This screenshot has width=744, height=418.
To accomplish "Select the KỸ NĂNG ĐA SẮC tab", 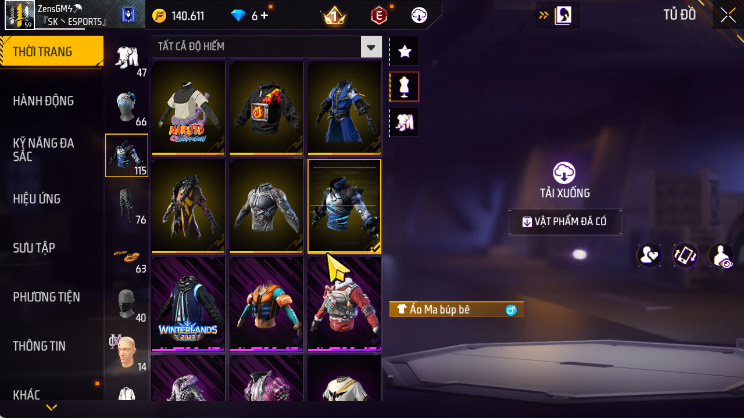I will [44, 150].
